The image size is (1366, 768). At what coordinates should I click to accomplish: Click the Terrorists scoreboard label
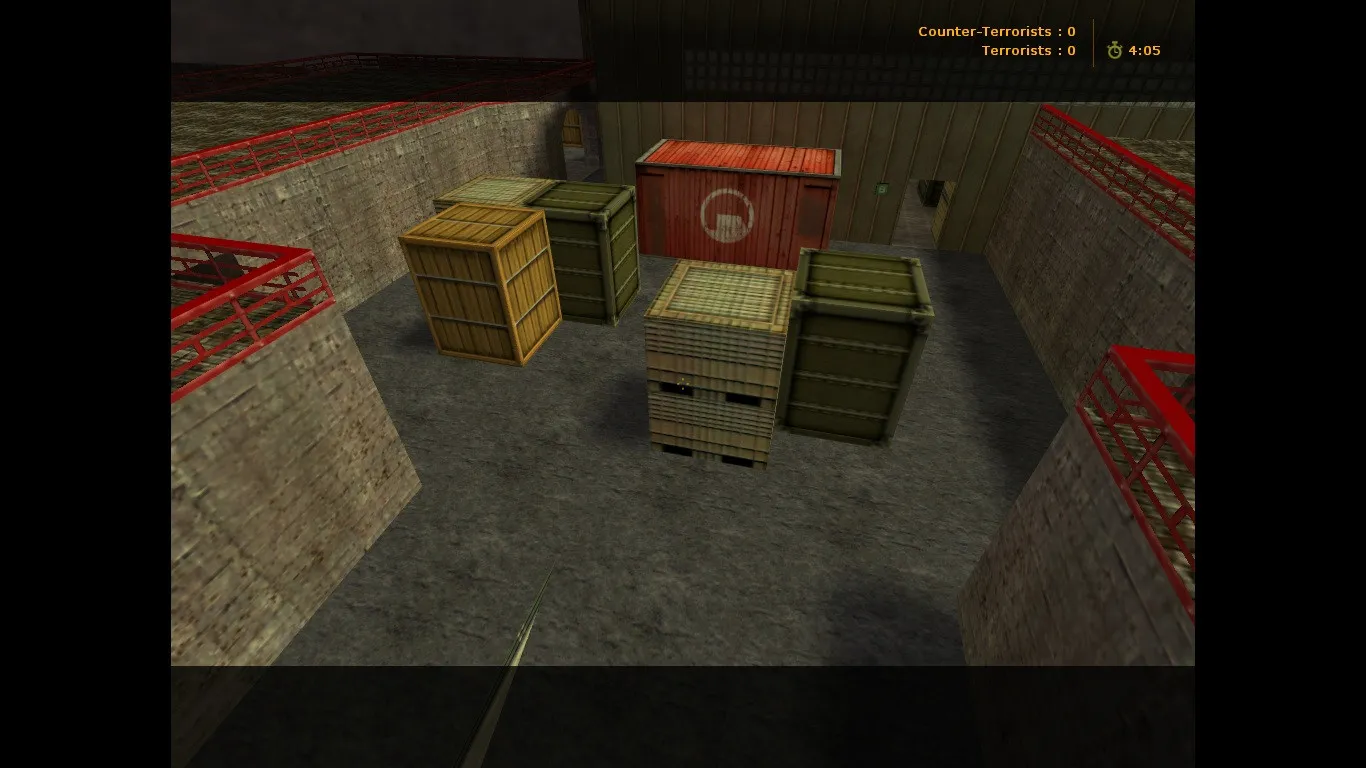click(1028, 50)
